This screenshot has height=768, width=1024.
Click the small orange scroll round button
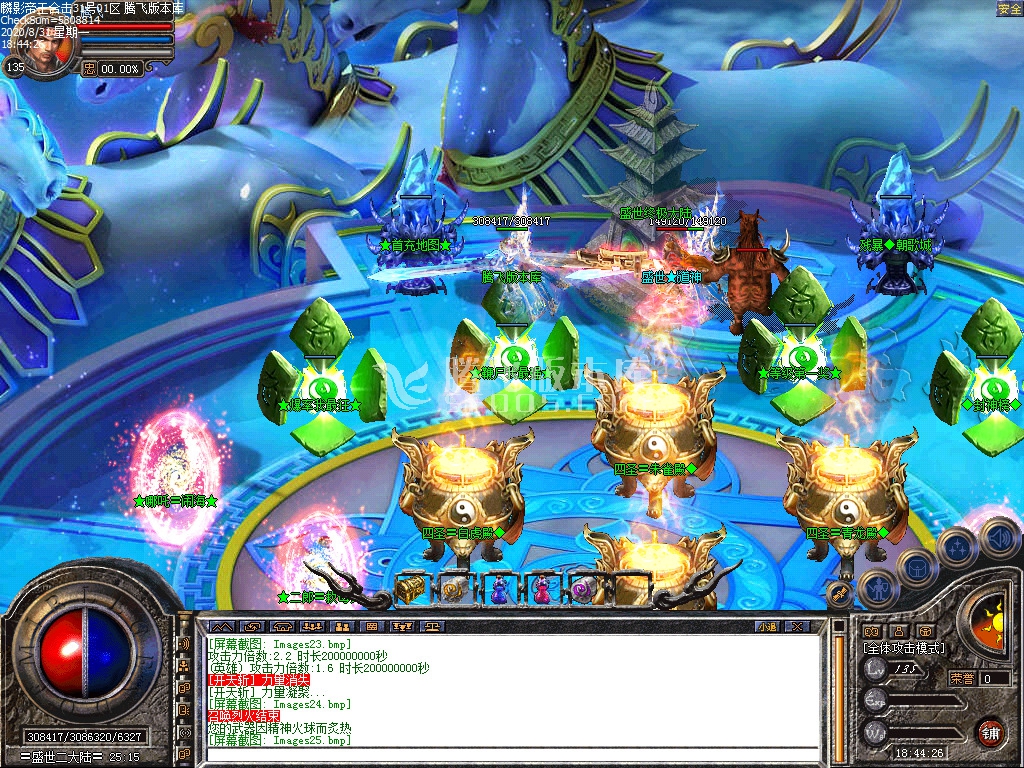click(842, 596)
